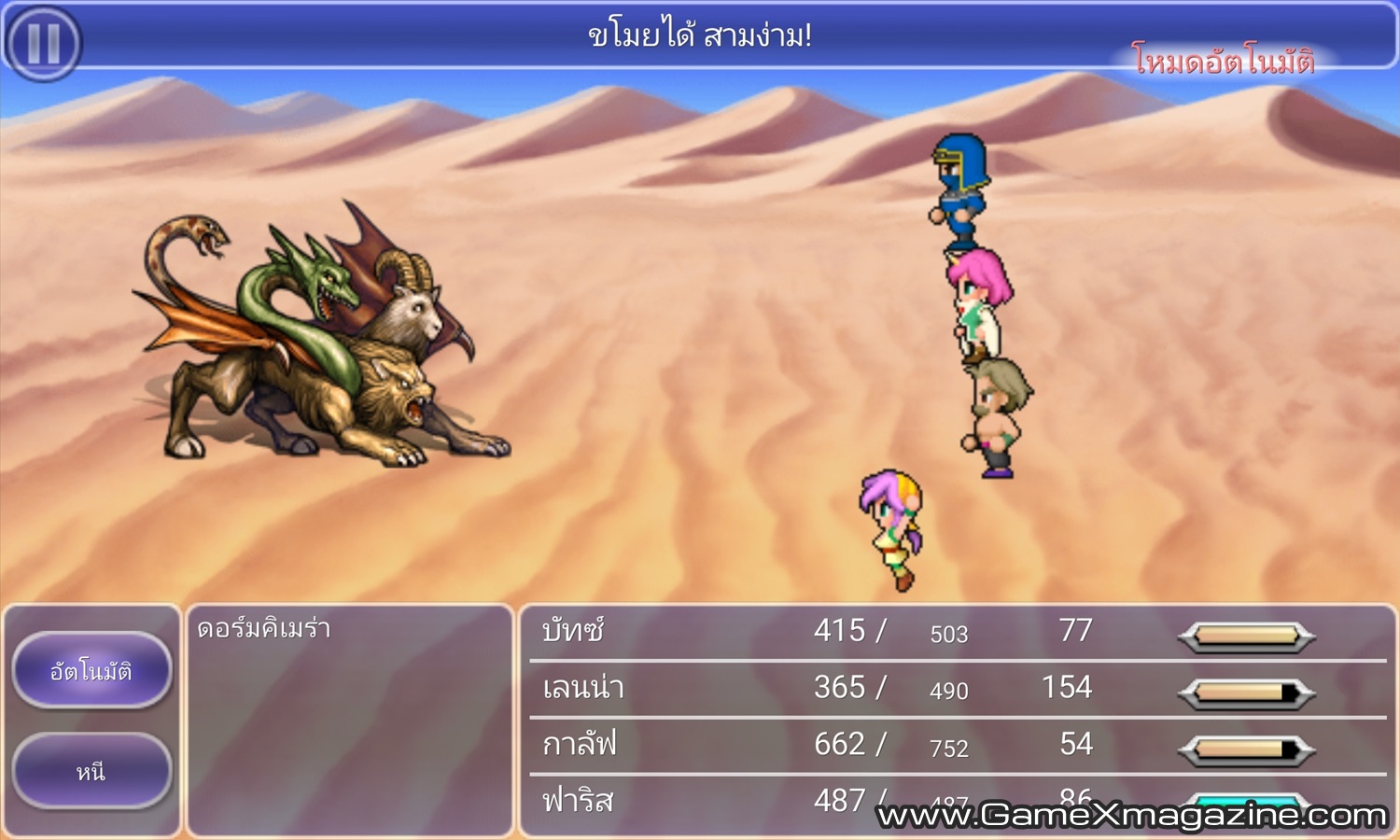1400x840 pixels.
Task: Select enemy ดอร์มคิเมร่า in the enemy list
Action: click(264, 629)
